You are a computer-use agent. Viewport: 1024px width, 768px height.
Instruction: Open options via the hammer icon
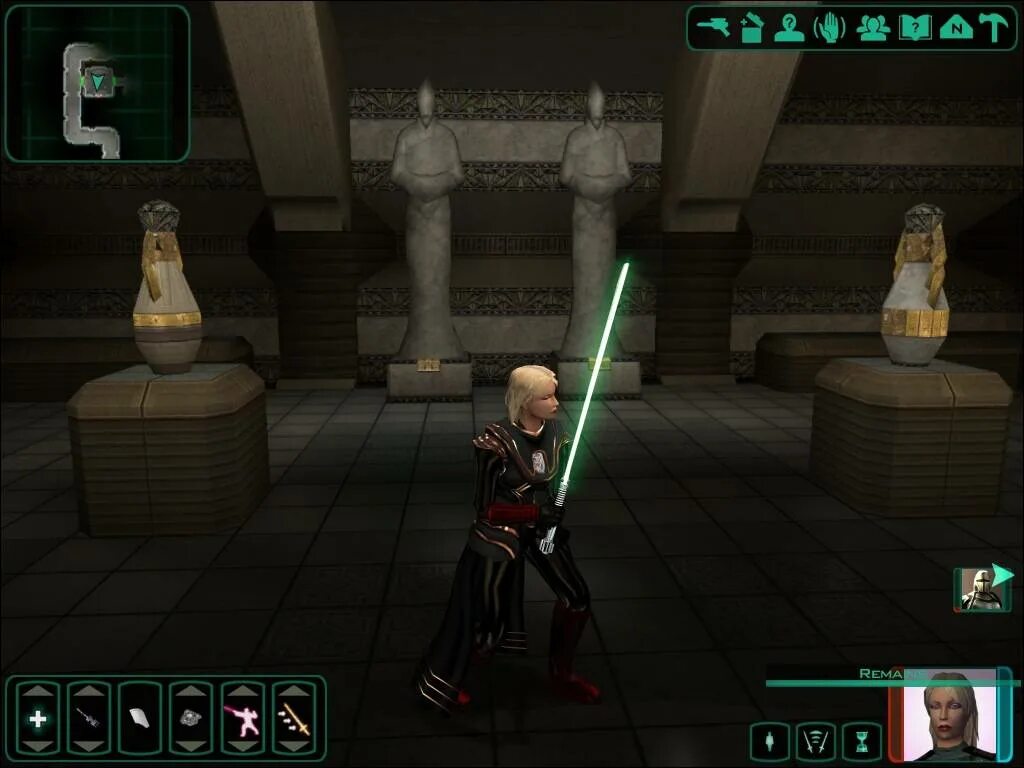993,27
